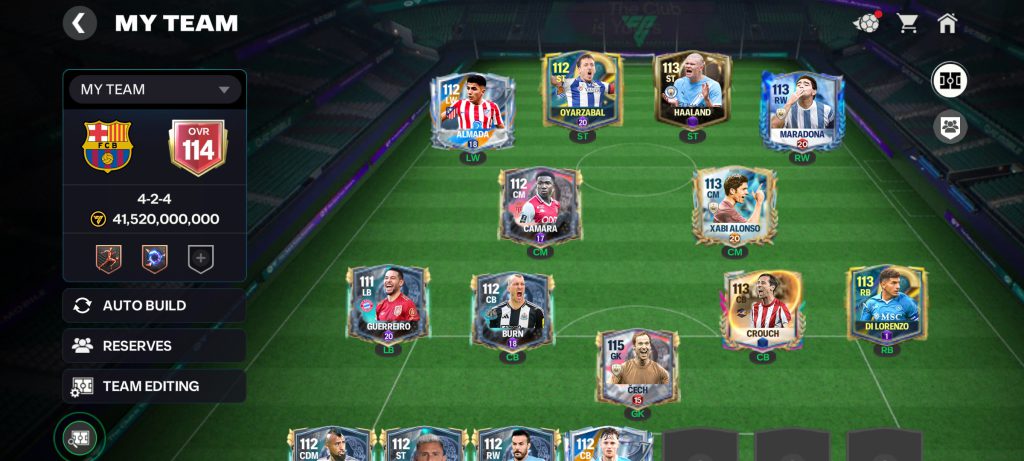Open TEAM EDITING
The width and height of the screenshot is (1024, 461).
154,386
